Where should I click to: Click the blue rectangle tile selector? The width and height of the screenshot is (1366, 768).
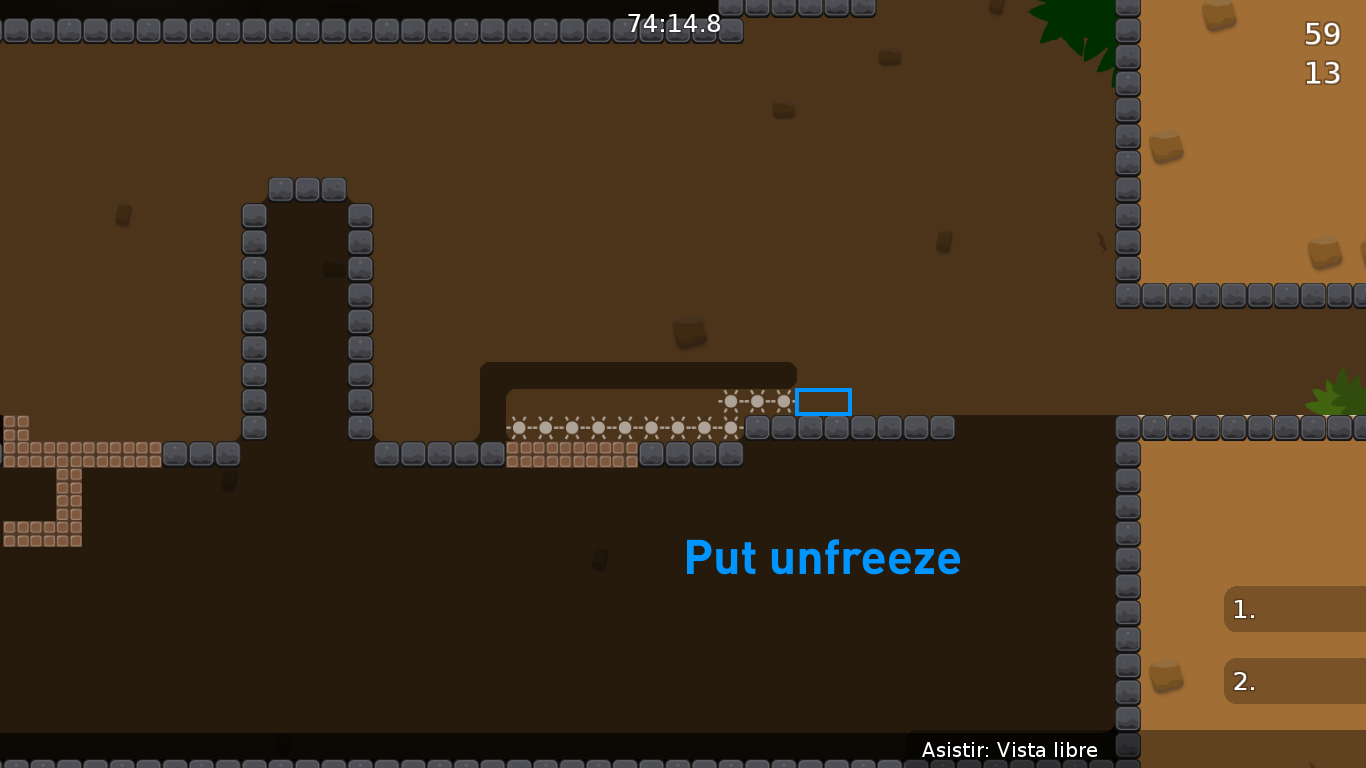[x=823, y=401]
